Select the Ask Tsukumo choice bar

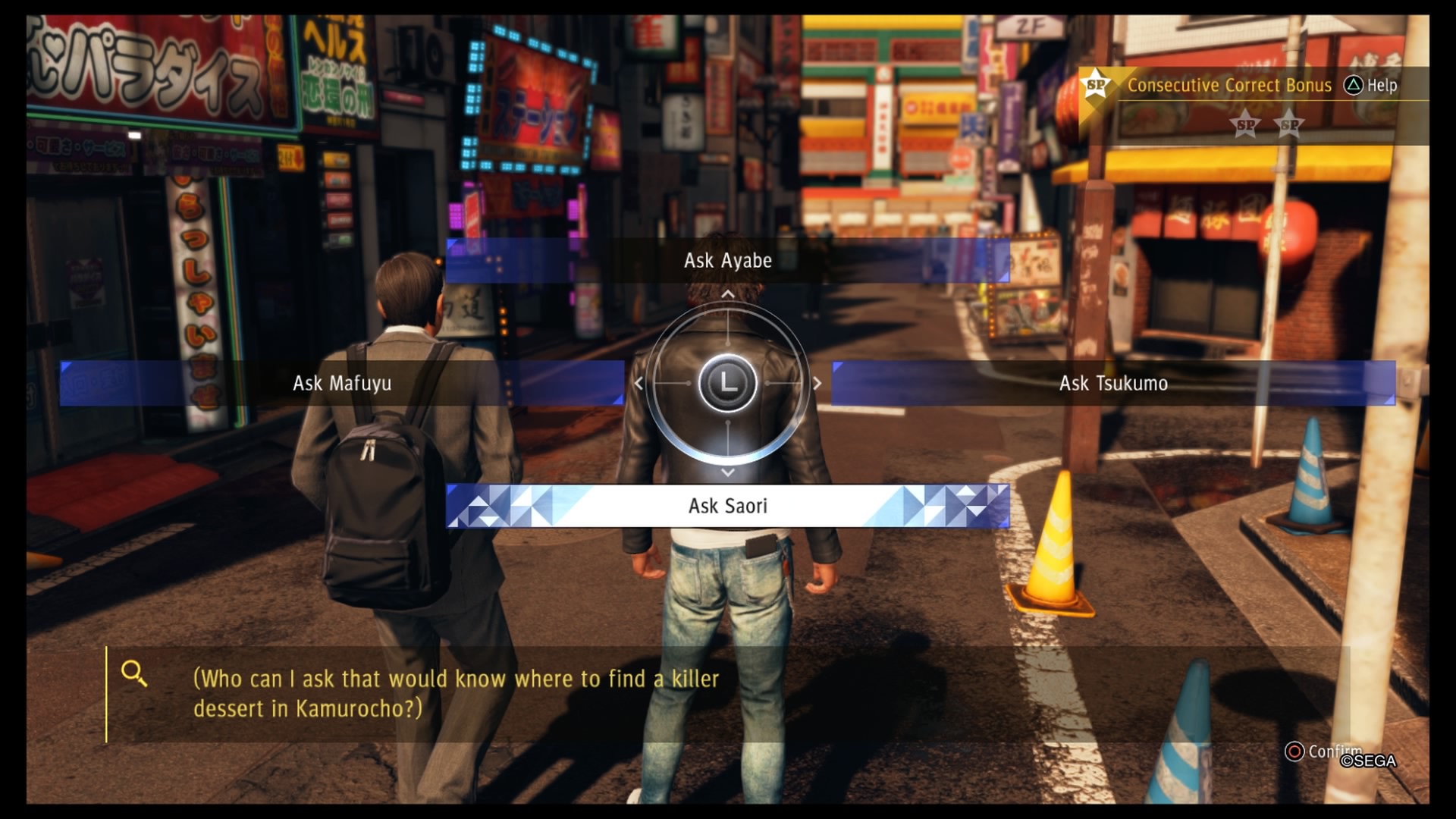pos(1113,384)
